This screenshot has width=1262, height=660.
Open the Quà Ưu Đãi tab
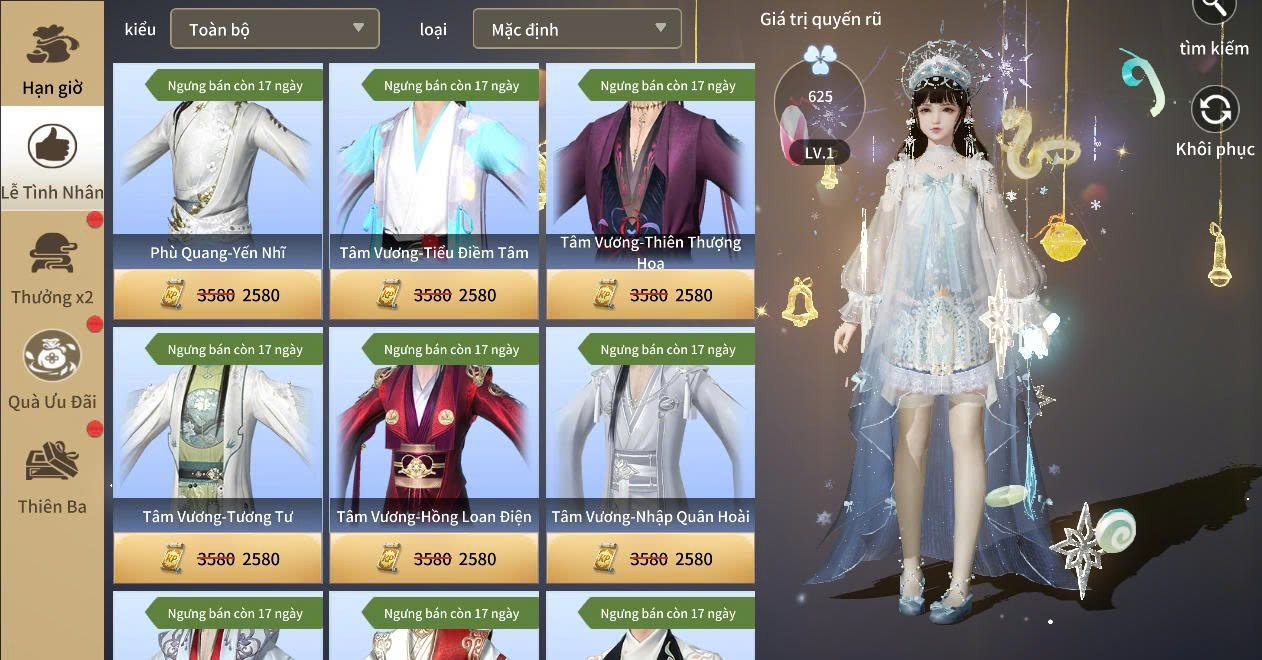click(x=52, y=371)
